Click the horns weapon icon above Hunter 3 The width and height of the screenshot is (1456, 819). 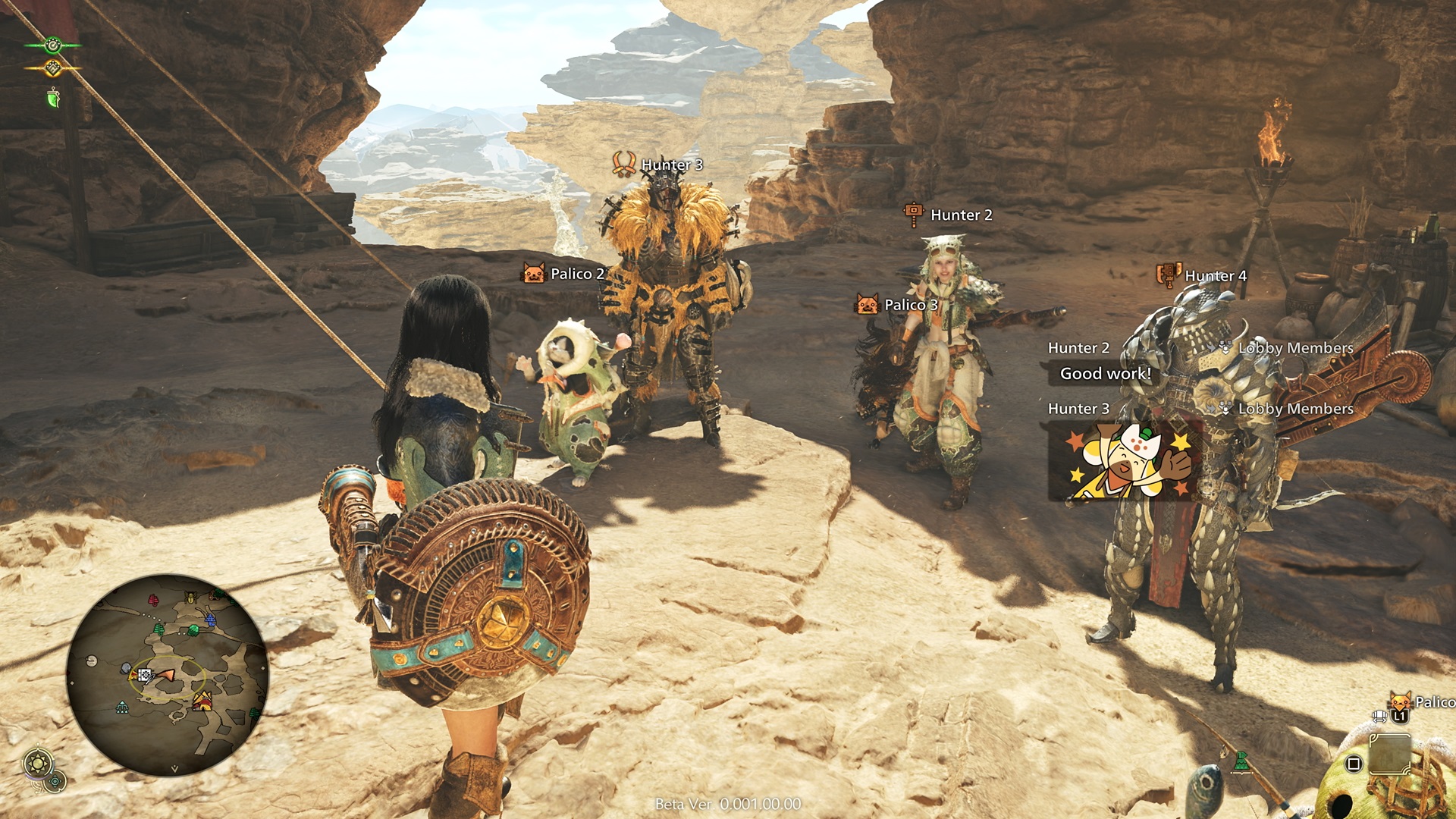pos(626,162)
